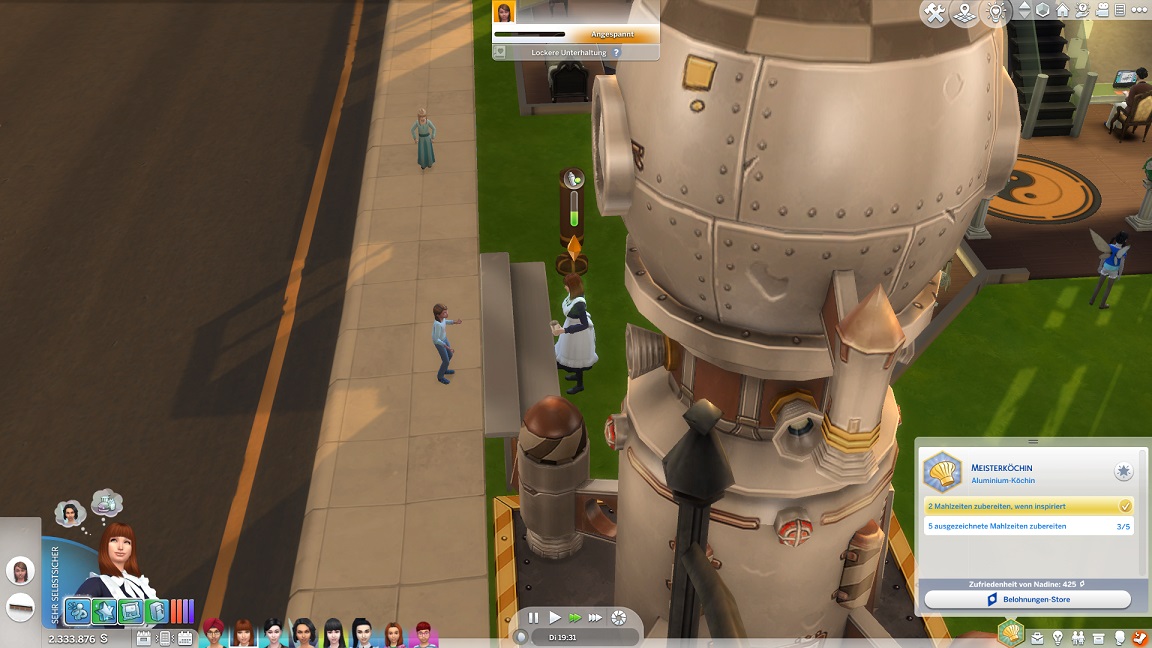The width and height of the screenshot is (1152, 648).
Task: Click the help icon beside Lockere Unterhaltung
Action: tap(616, 52)
